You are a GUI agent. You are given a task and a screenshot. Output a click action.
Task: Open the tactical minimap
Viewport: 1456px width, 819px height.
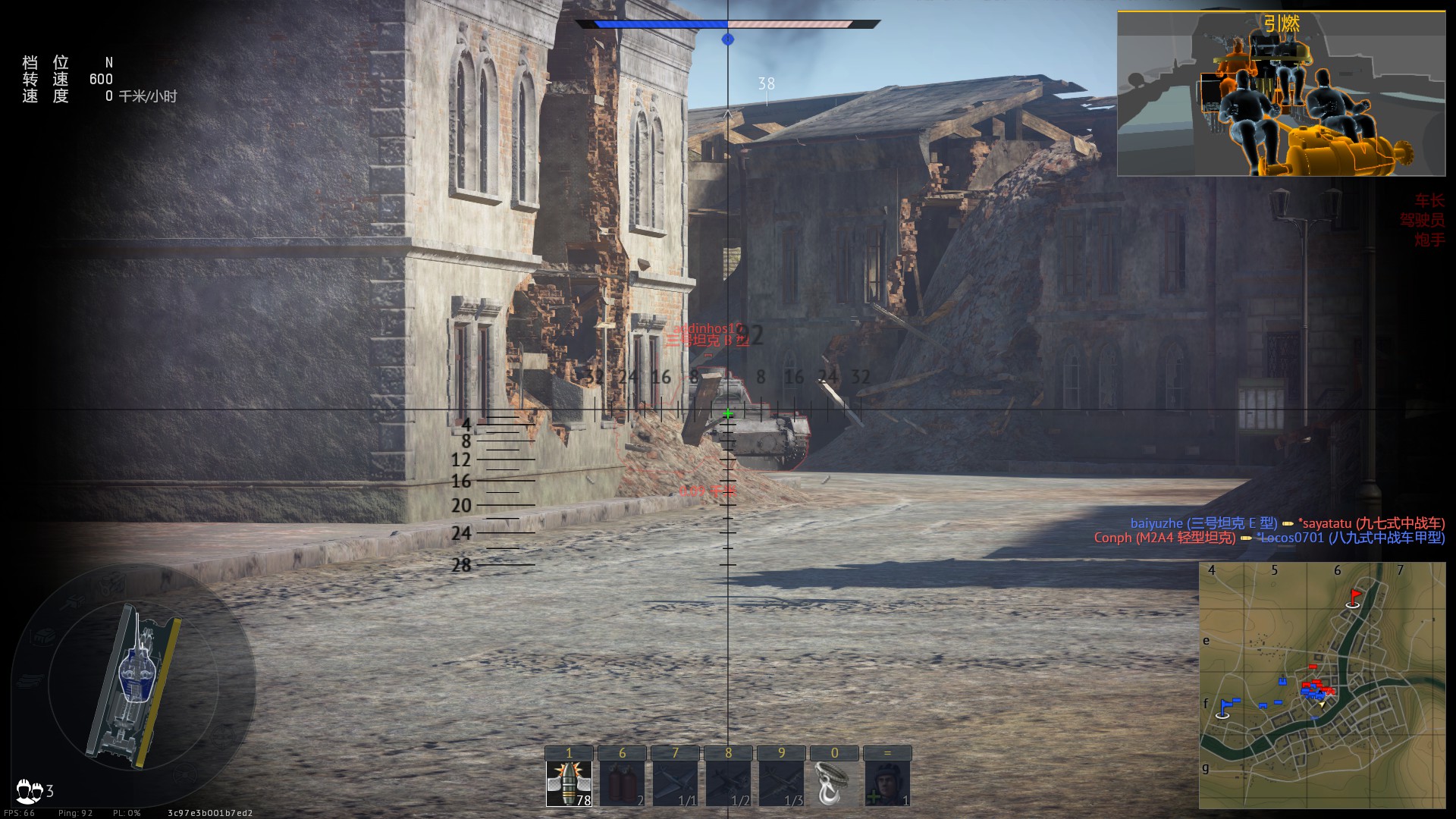[x=1322, y=685]
